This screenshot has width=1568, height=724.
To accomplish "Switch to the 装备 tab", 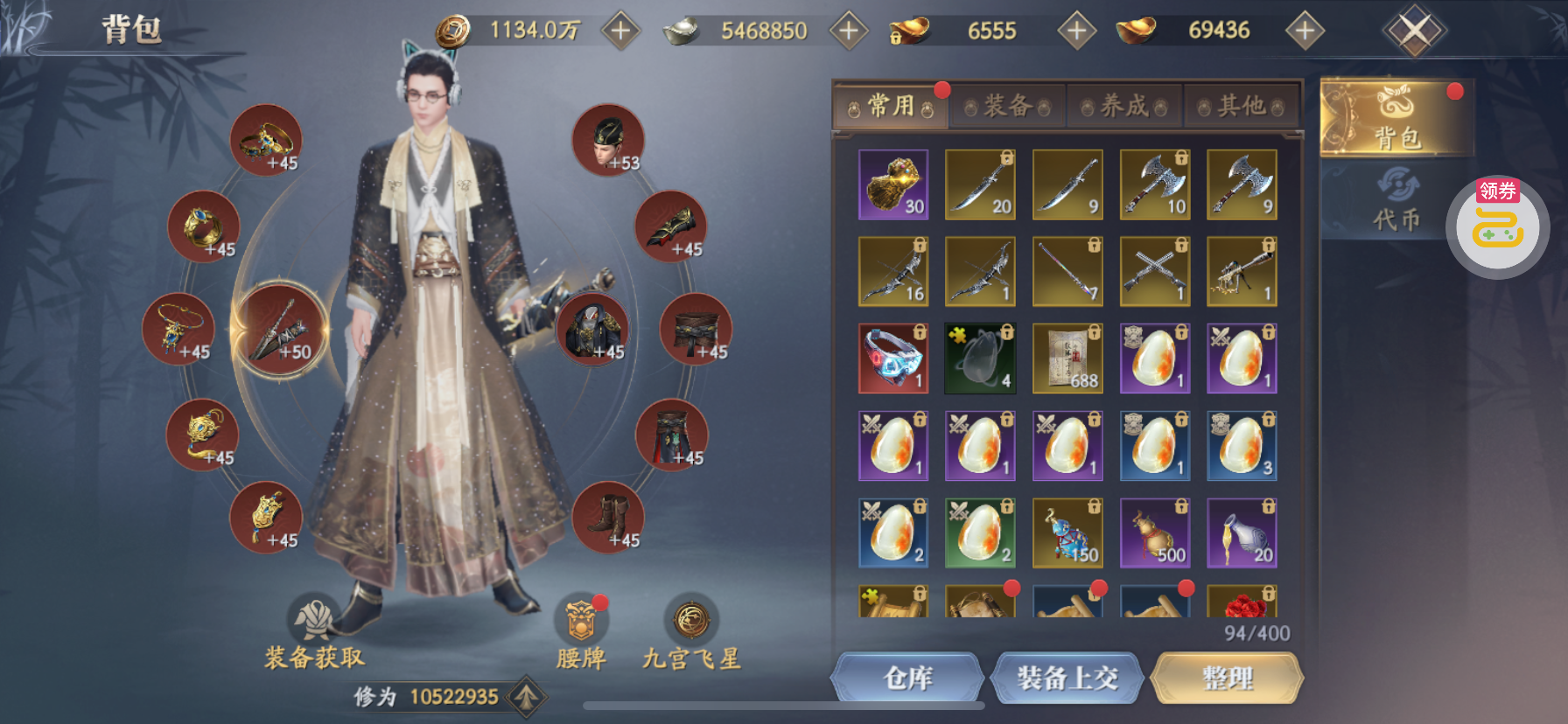I will pyautogui.click(x=1007, y=107).
